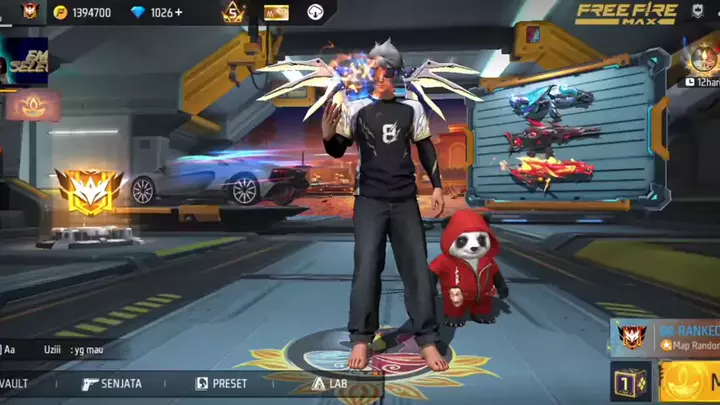720x405 pixels.
Task: Open the team size 1 squad selector
Action: pyautogui.click(x=630, y=383)
